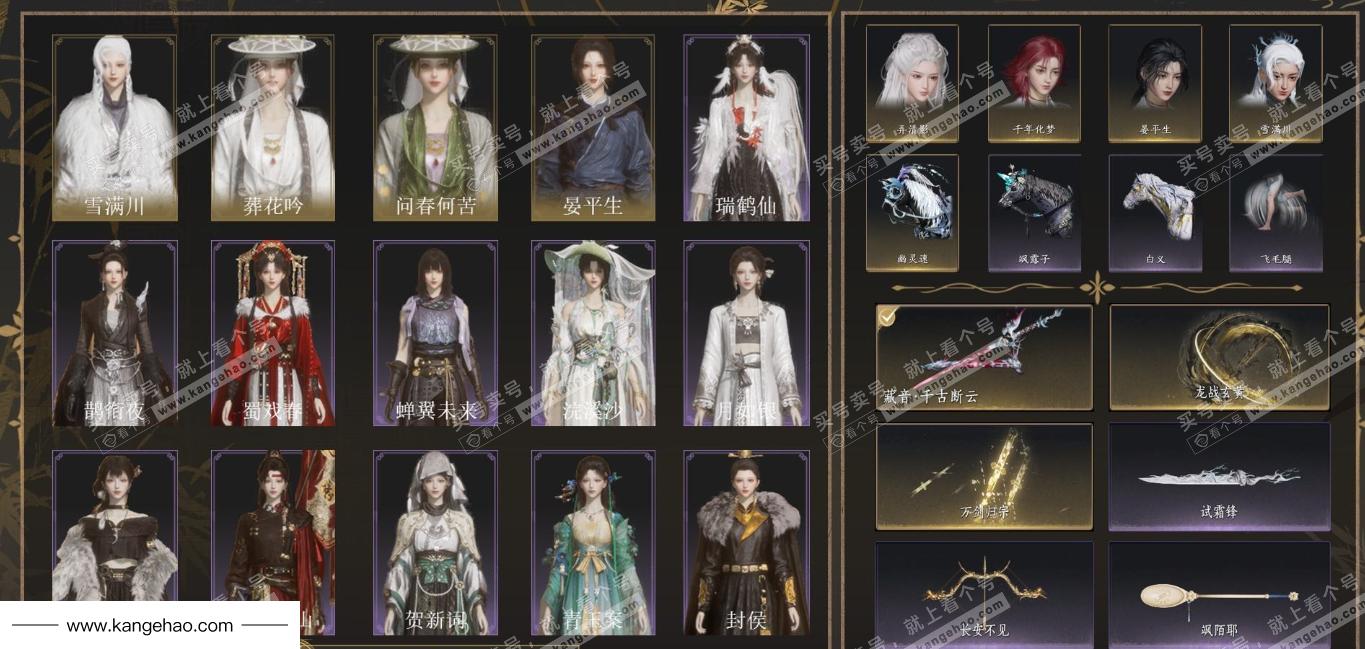This screenshot has width=1365, height=649.
Task: Select the 龙战玄黄 golden ring weapon
Action: [x=1219, y=357]
